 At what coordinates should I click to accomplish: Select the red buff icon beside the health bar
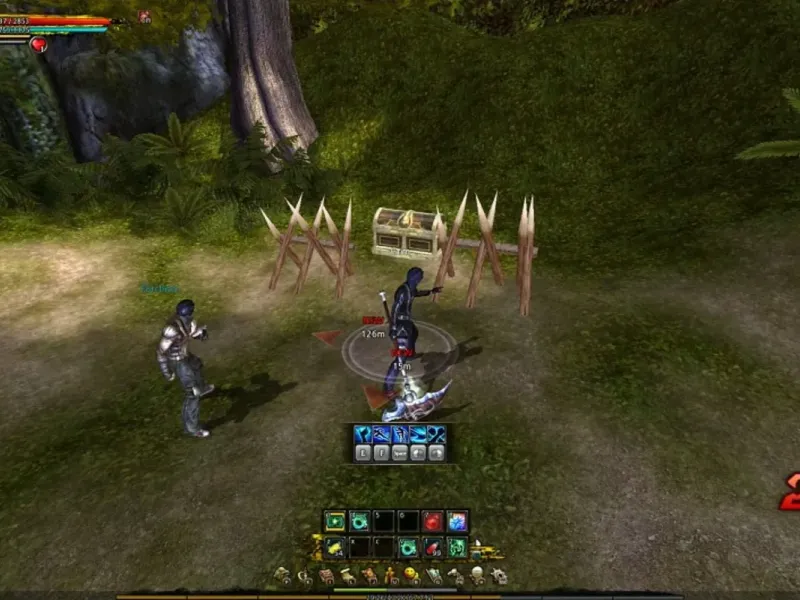pyautogui.click(x=144, y=17)
